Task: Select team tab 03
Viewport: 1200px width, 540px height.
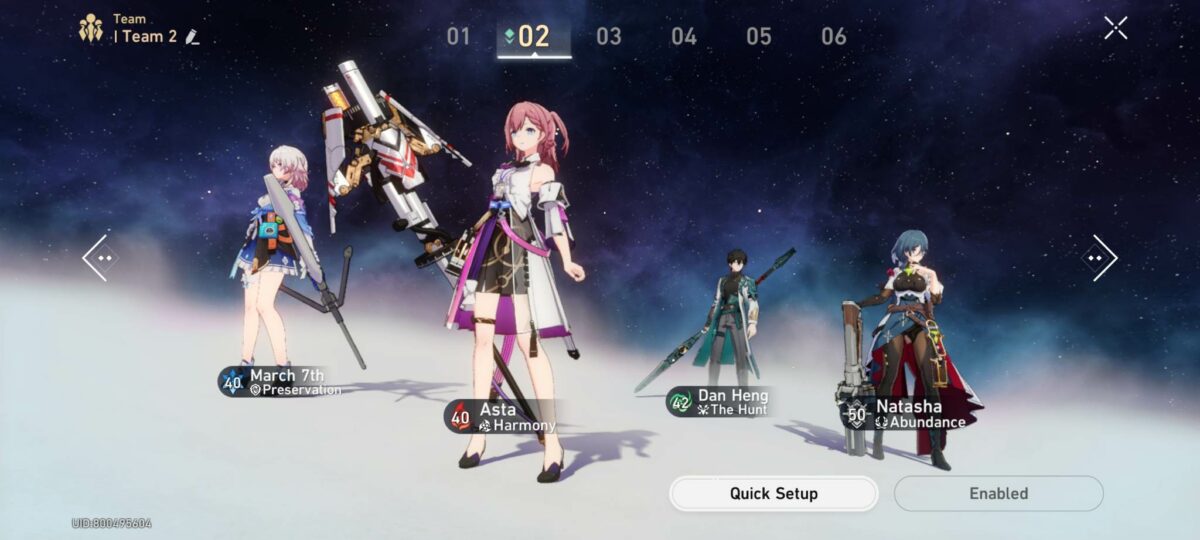Action: pos(608,37)
